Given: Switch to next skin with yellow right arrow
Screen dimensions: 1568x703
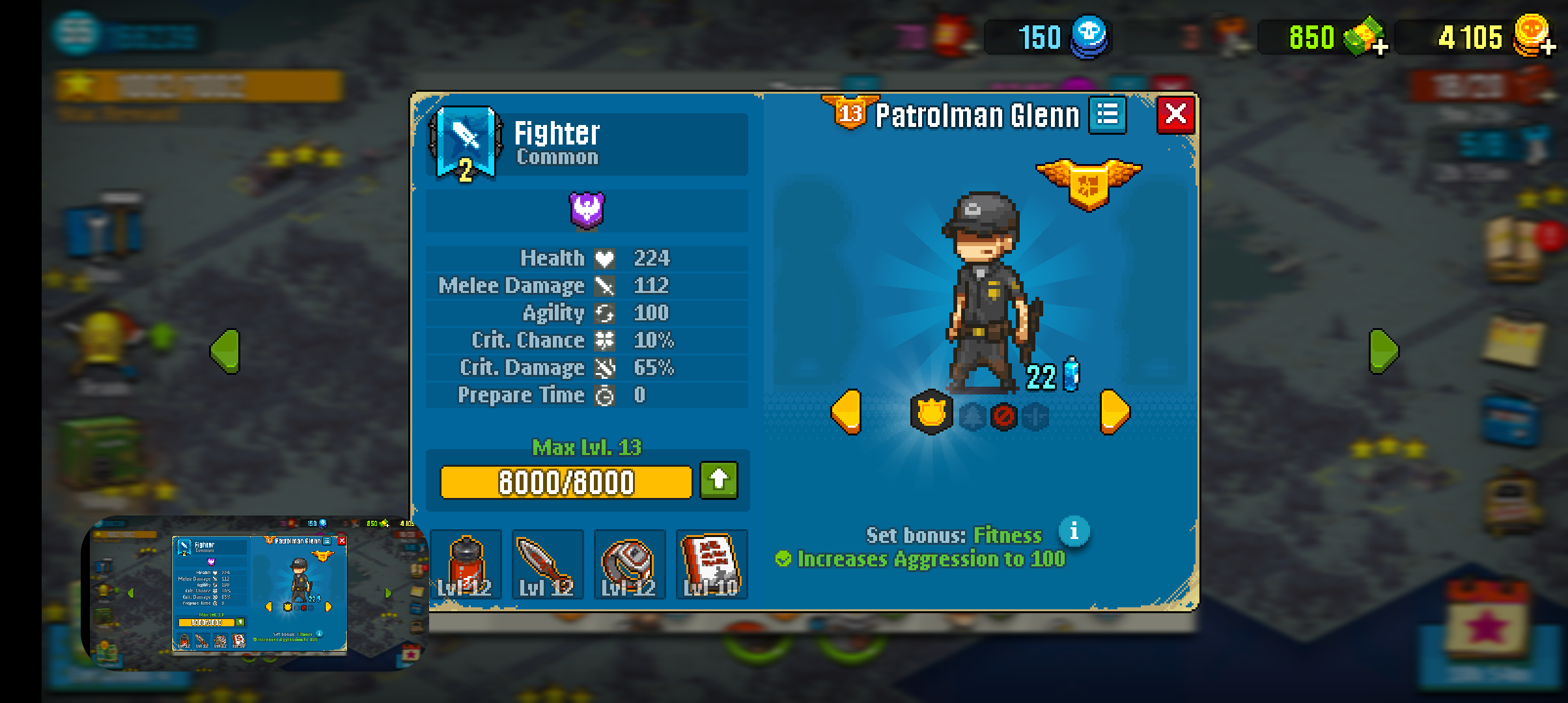Looking at the screenshot, I should (x=1115, y=412).
